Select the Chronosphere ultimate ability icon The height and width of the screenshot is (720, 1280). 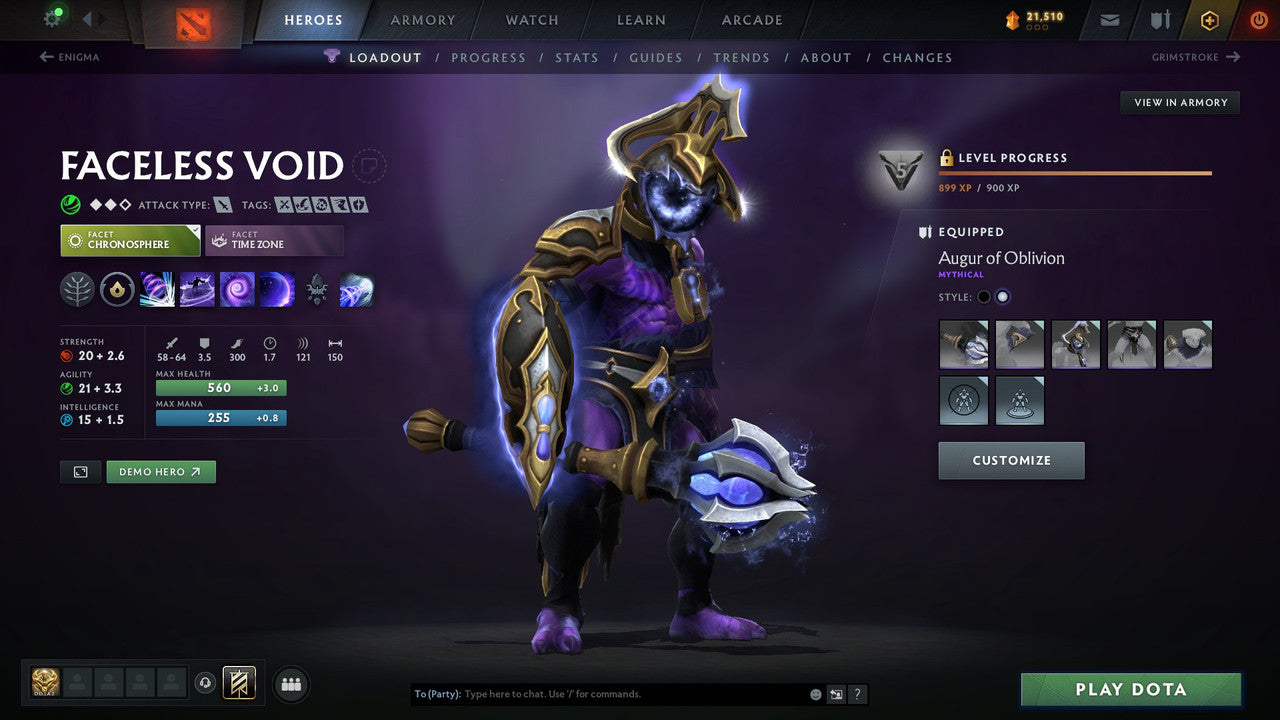(276, 288)
